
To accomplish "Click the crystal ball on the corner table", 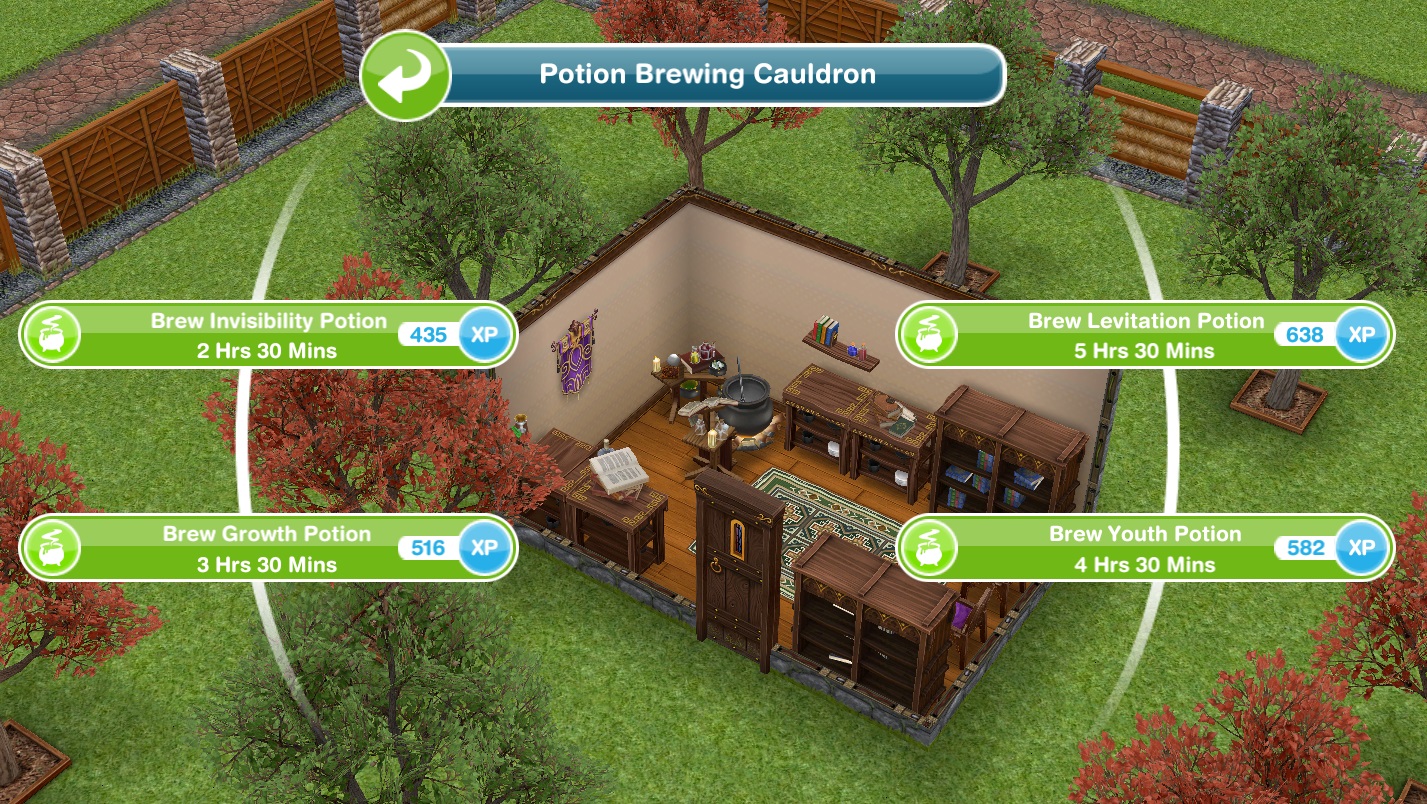I will (x=672, y=360).
